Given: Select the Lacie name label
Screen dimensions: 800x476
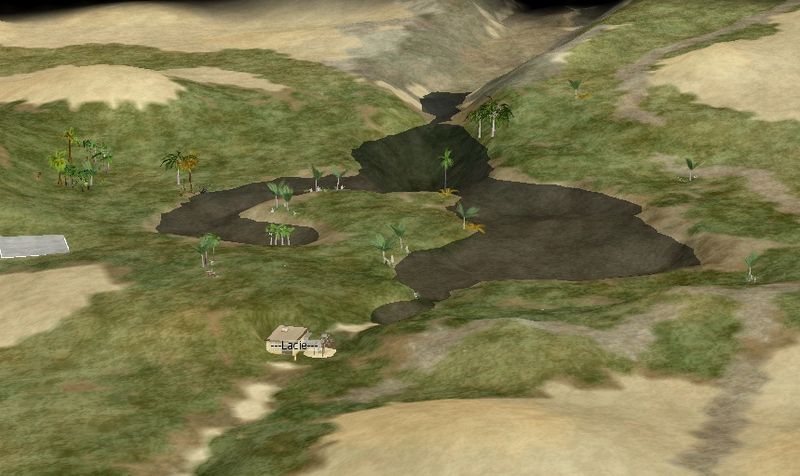Looking at the screenshot, I should [x=294, y=345].
